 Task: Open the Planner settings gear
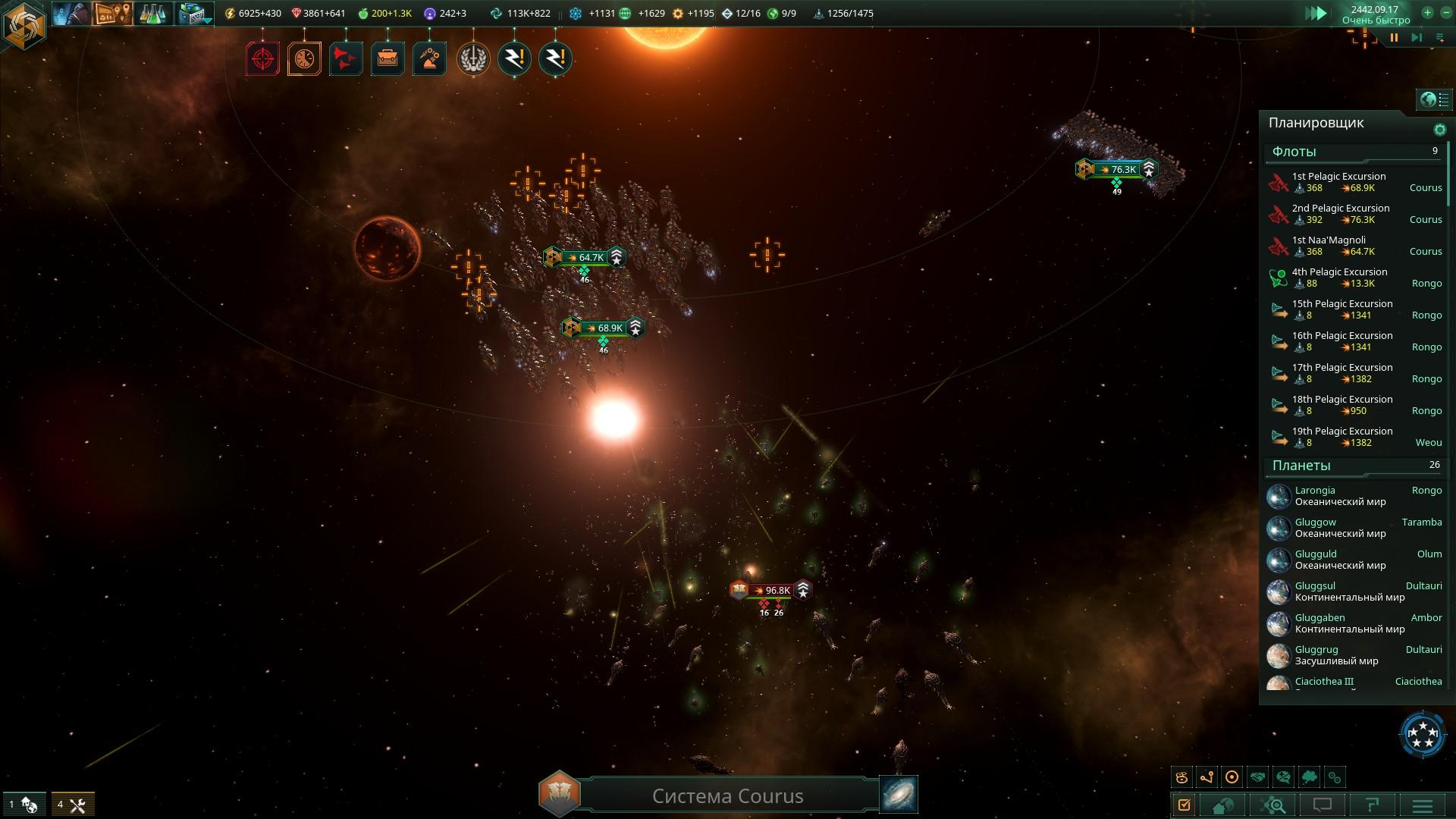click(1439, 130)
